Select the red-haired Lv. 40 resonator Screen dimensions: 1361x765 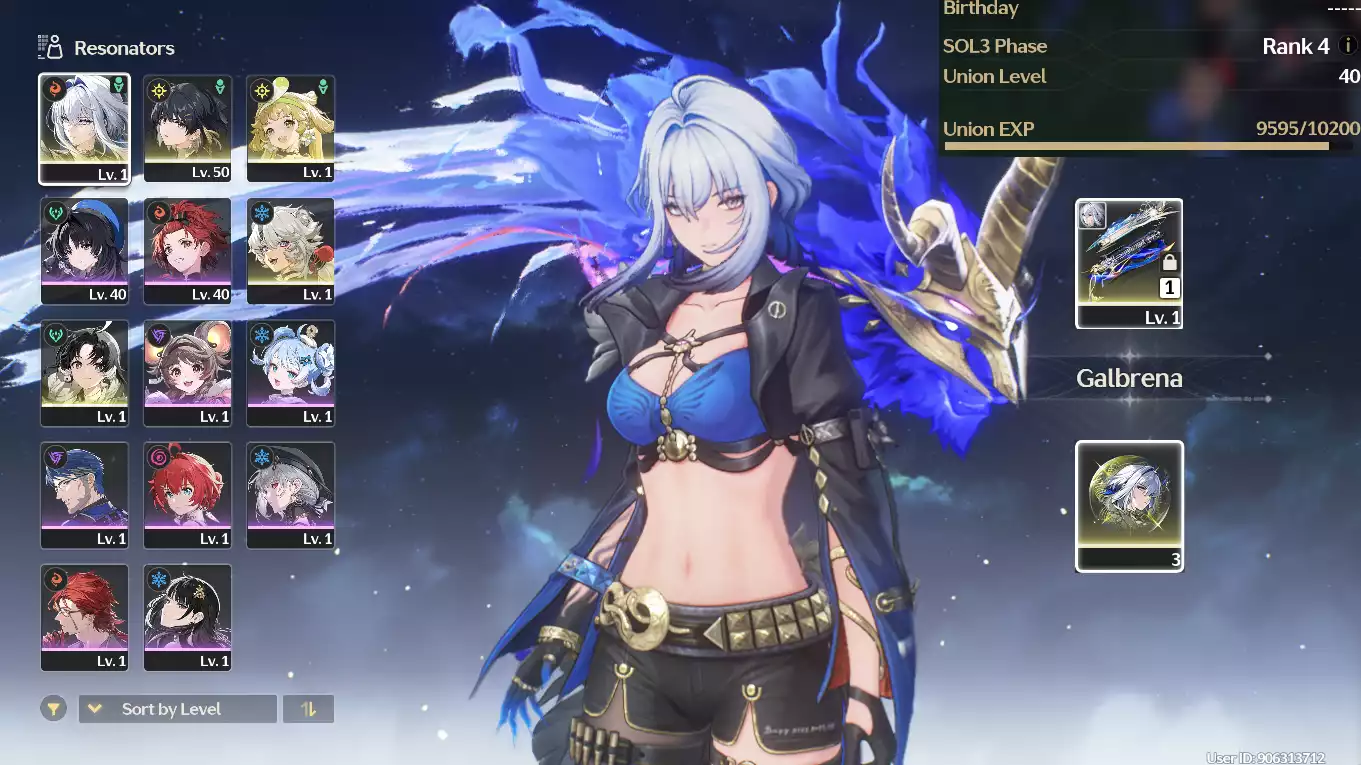[187, 250]
